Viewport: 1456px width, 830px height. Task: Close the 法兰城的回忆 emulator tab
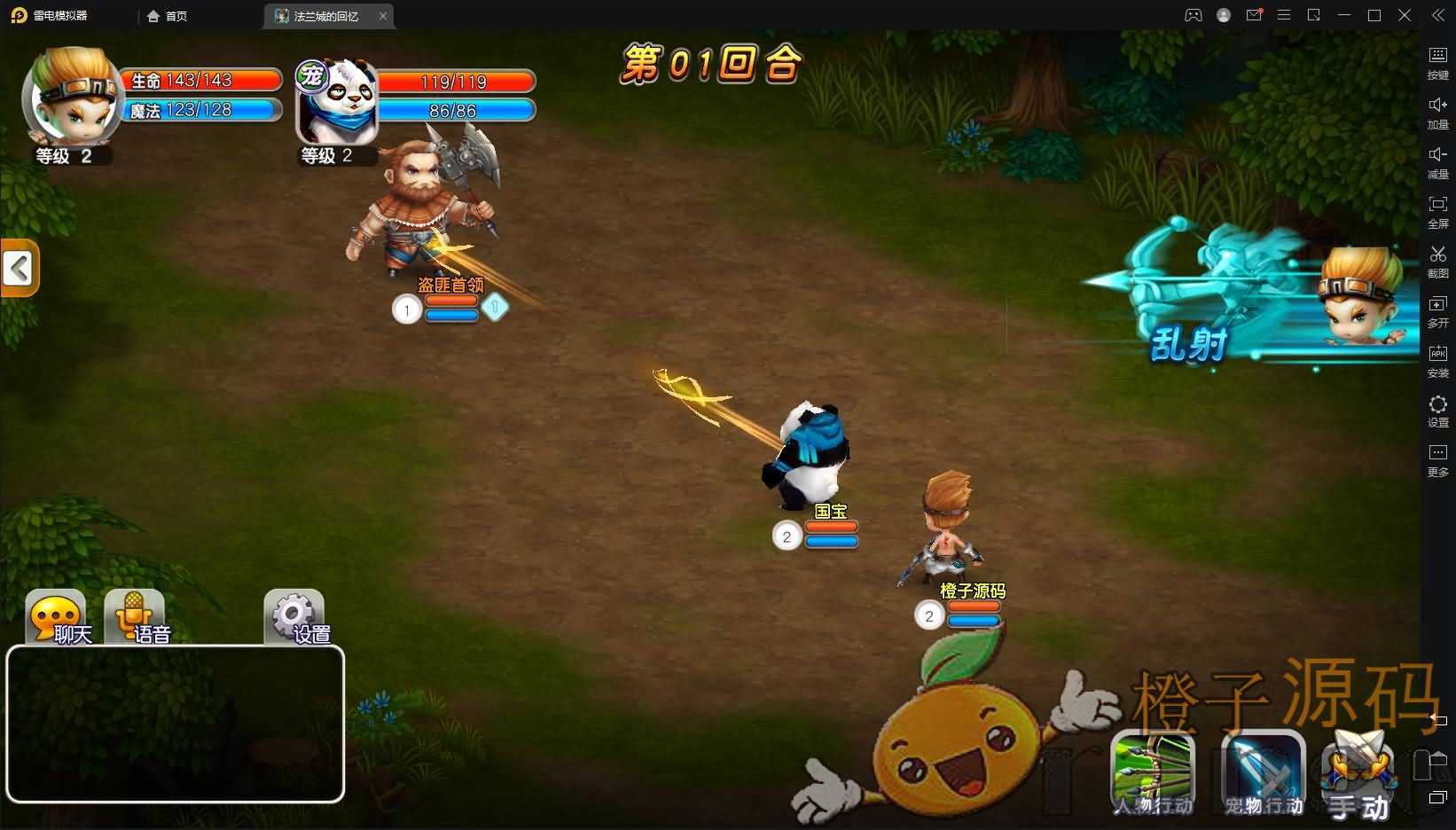[x=383, y=16]
